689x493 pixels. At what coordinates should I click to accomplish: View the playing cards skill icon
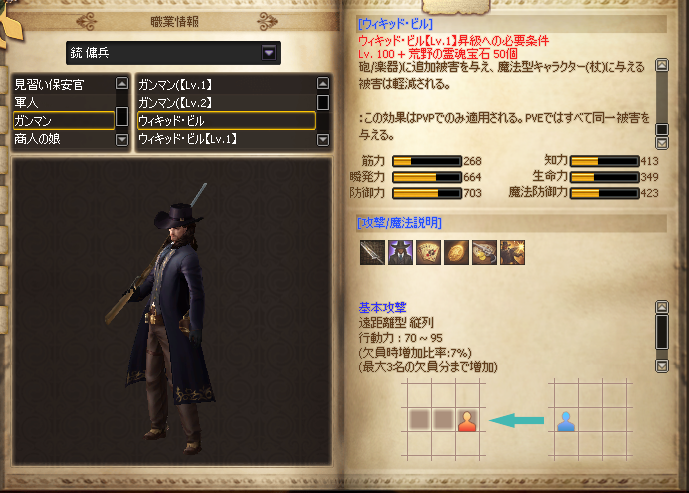(x=428, y=252)
